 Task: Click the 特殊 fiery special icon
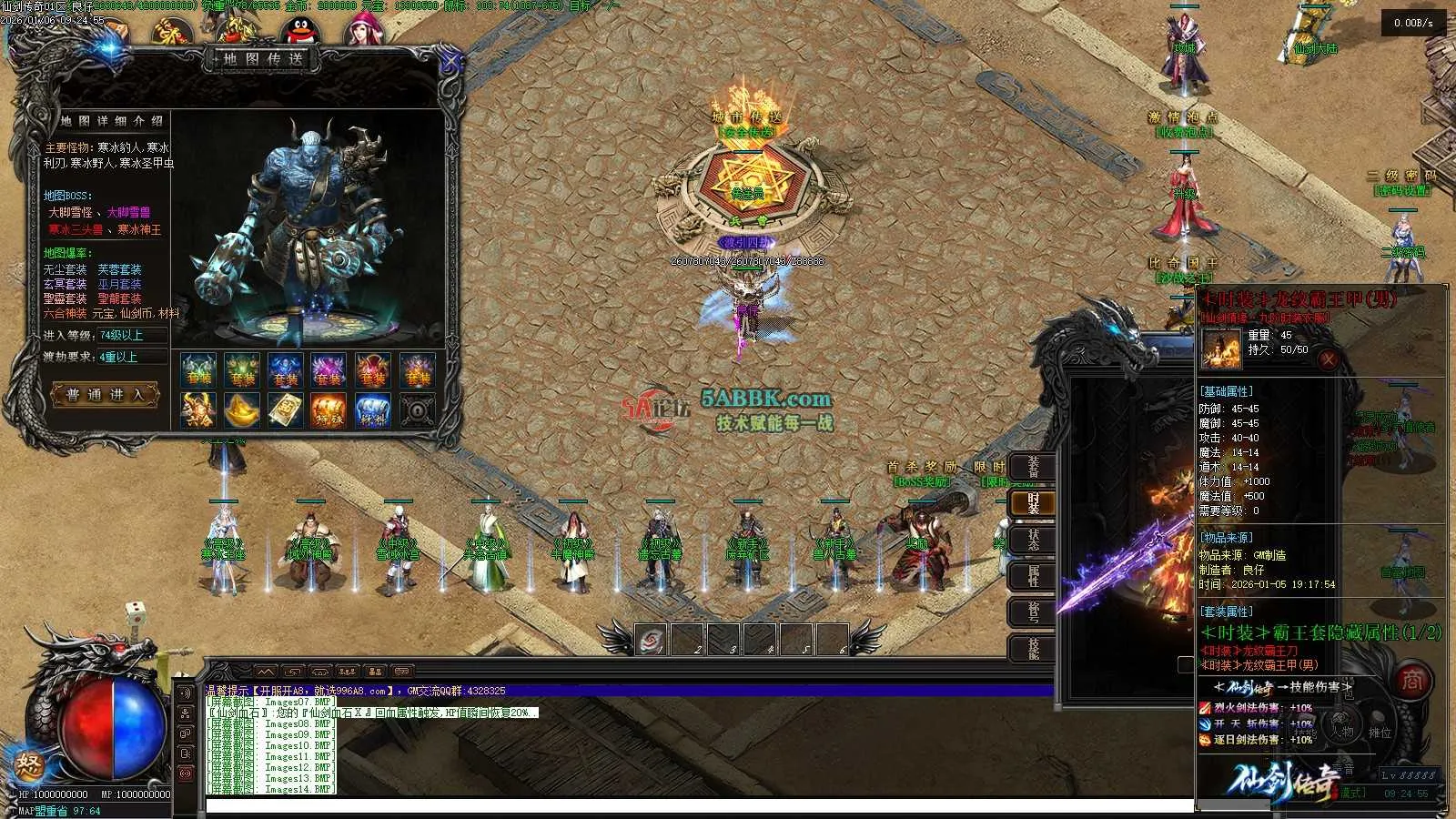[x=329, y=410]
